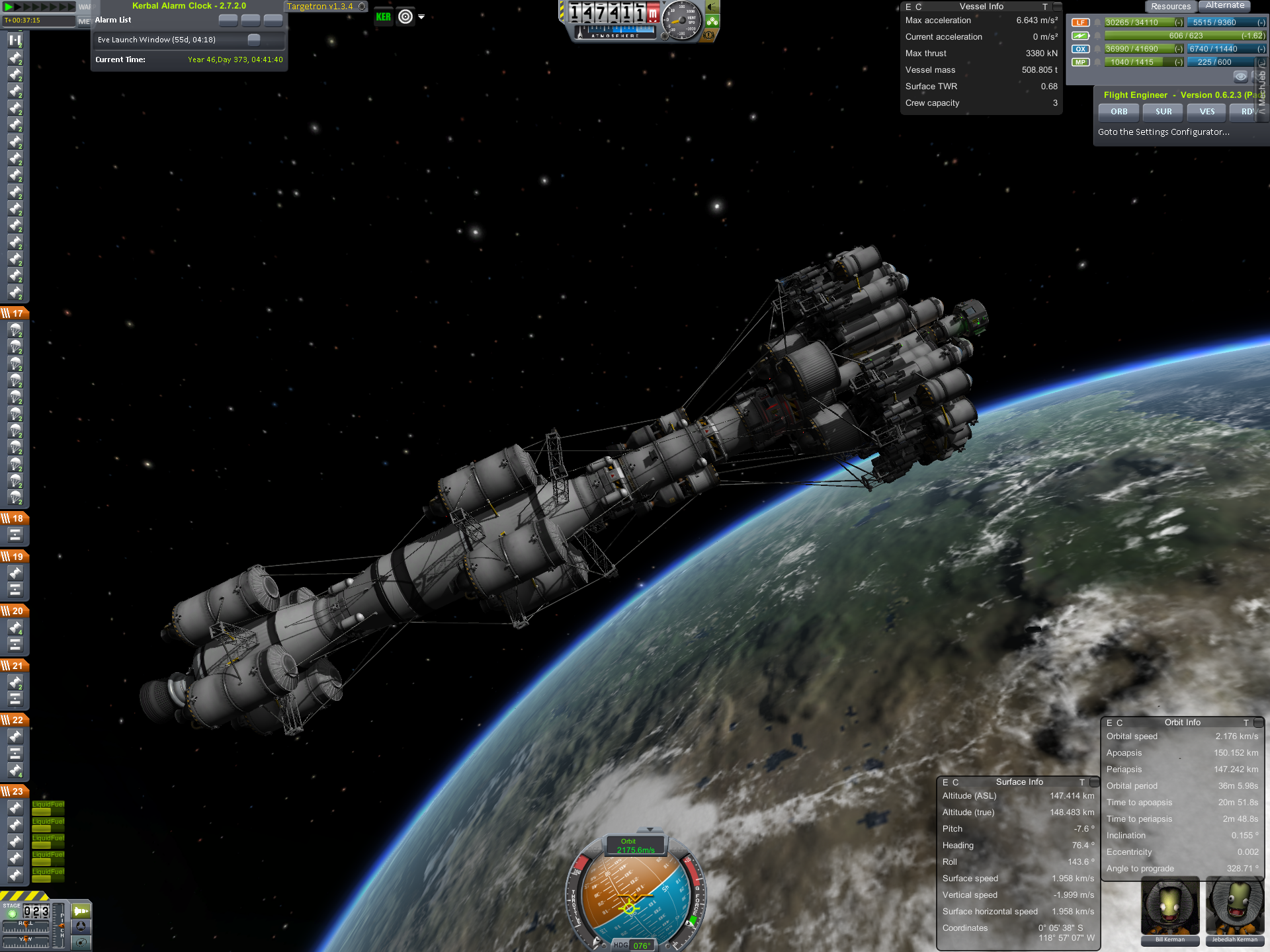Viewport: 1270px width, 952px height.
Task: Select the Eve Launch Window alarm
Action: pyautogui.click(x=157, y=40)
